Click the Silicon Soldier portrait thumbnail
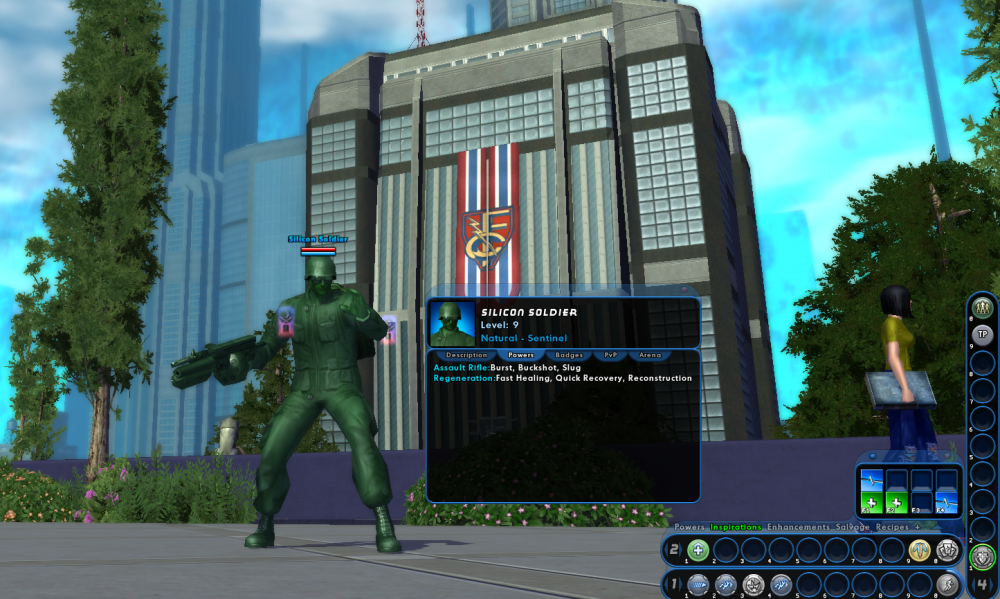 click(x=452, y=323)
